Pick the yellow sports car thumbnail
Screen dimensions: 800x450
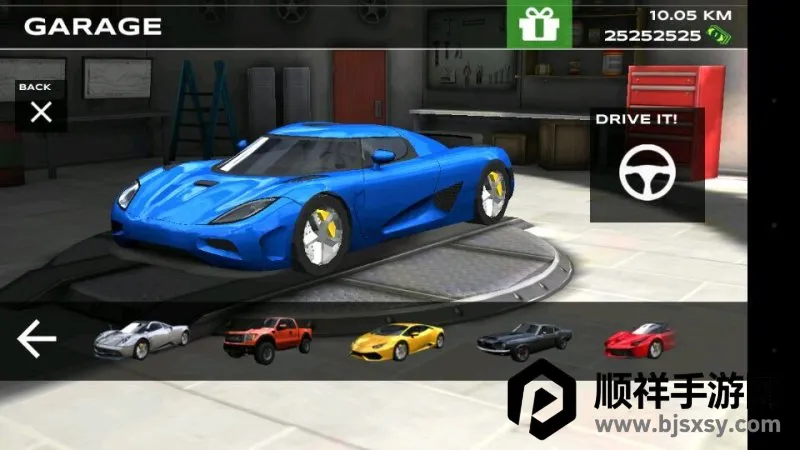[x=397, y=341]
